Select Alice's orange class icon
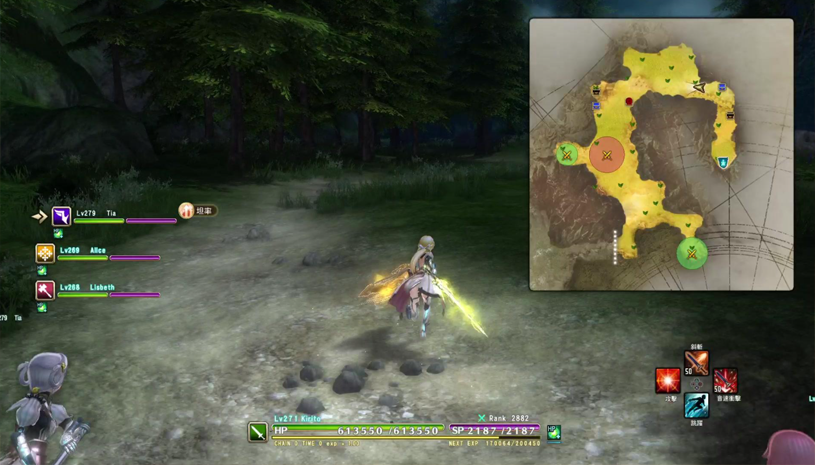This screenshot has height=465, width=815. pos(45,253)
